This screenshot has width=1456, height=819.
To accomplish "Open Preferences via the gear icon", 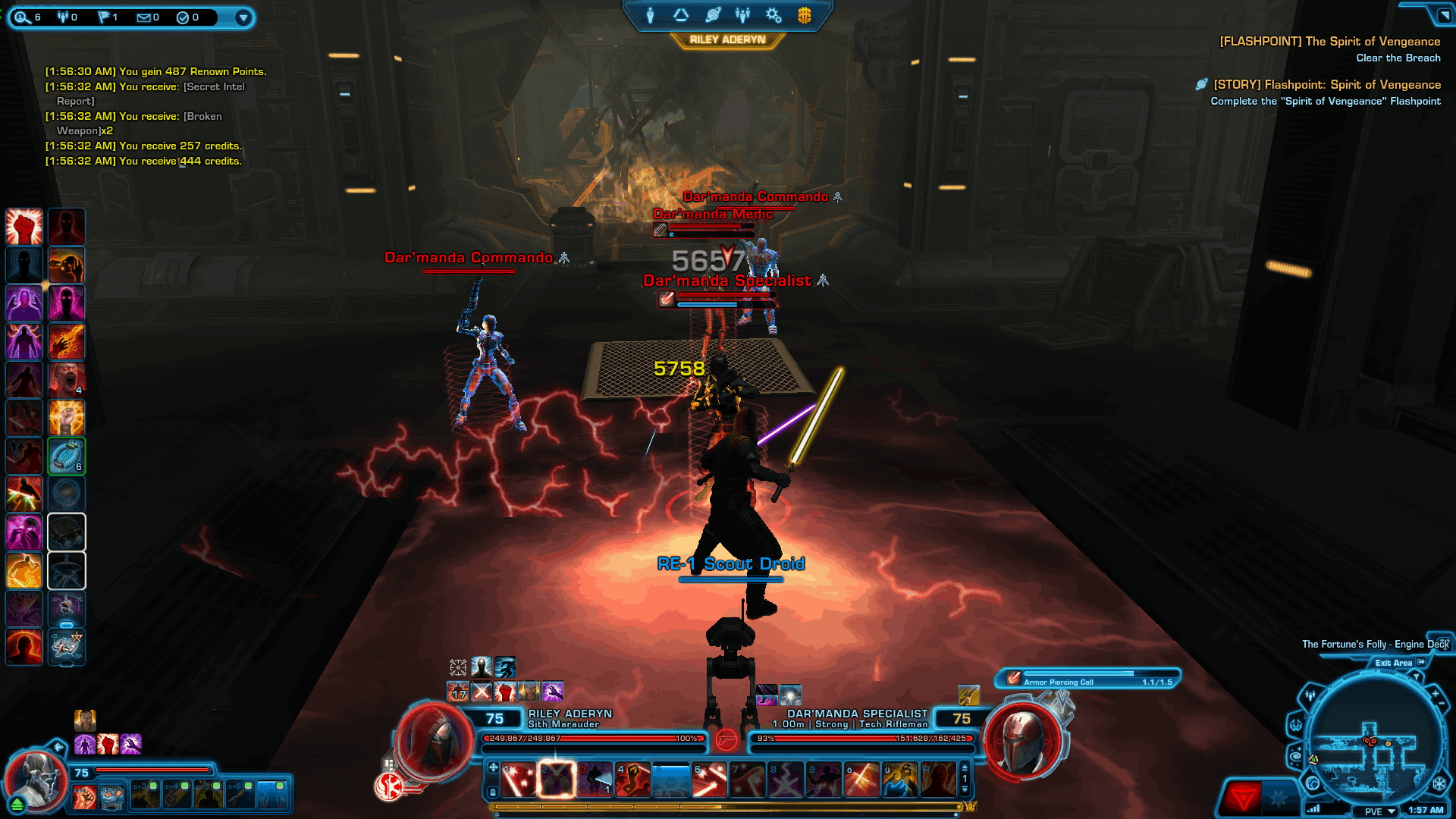I will pos(773,15).
